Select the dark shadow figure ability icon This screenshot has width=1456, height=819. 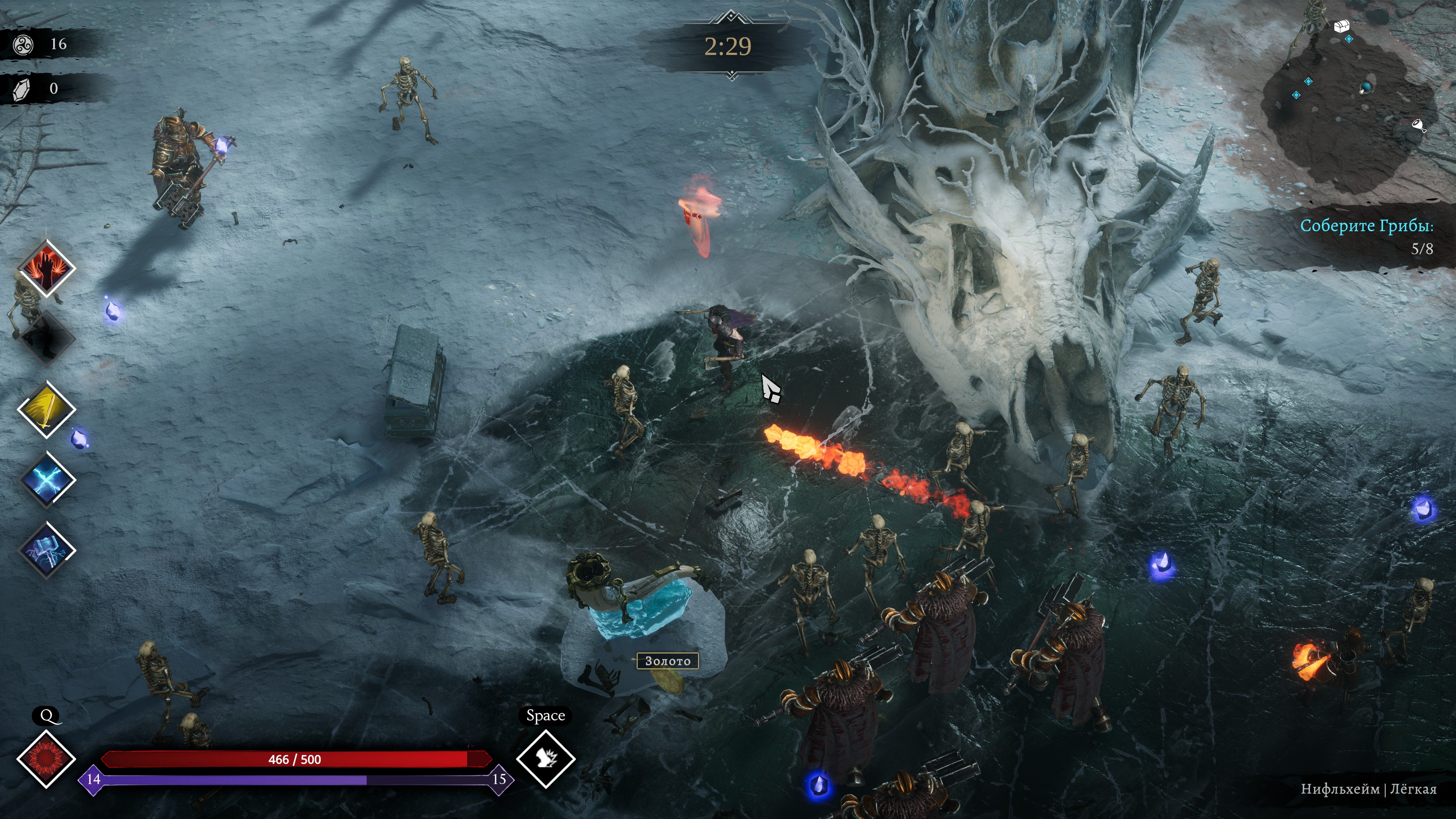[x=46, y=338]
